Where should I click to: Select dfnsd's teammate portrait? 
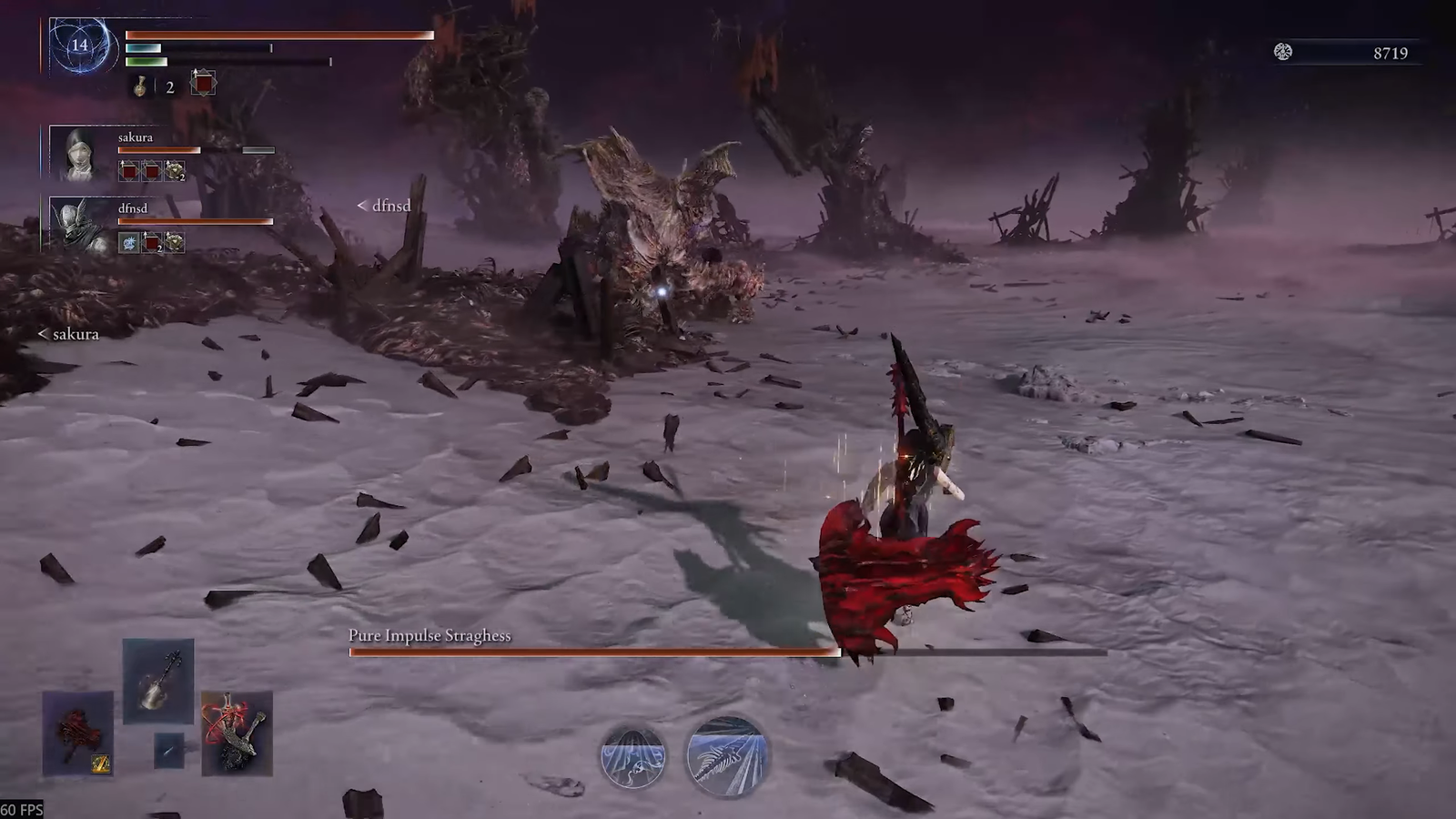(x=82, y=225)
